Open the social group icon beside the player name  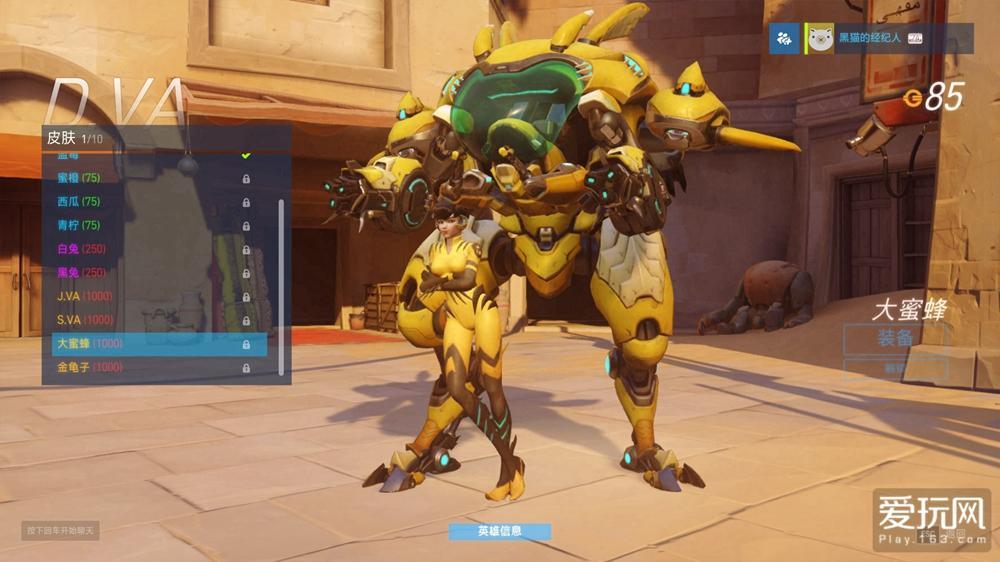click(785, 39)
